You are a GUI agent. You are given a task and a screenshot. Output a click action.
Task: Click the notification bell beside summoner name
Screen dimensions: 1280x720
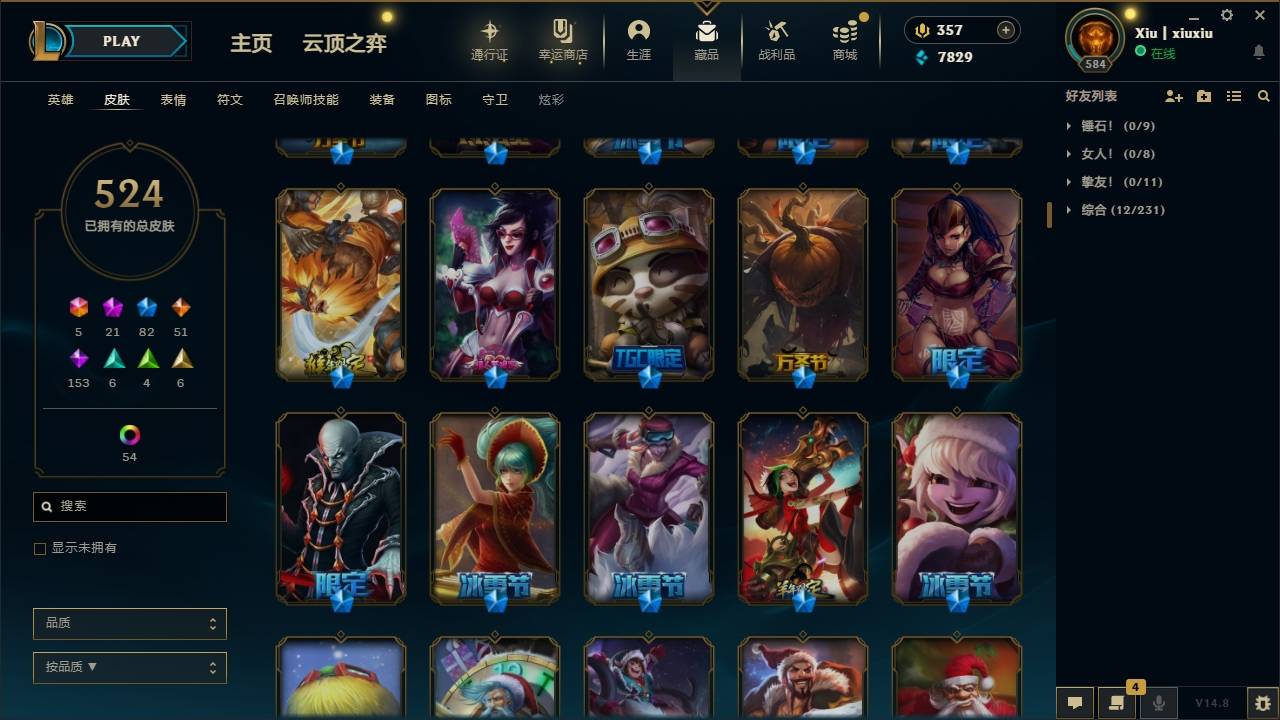coord(1258,51)
